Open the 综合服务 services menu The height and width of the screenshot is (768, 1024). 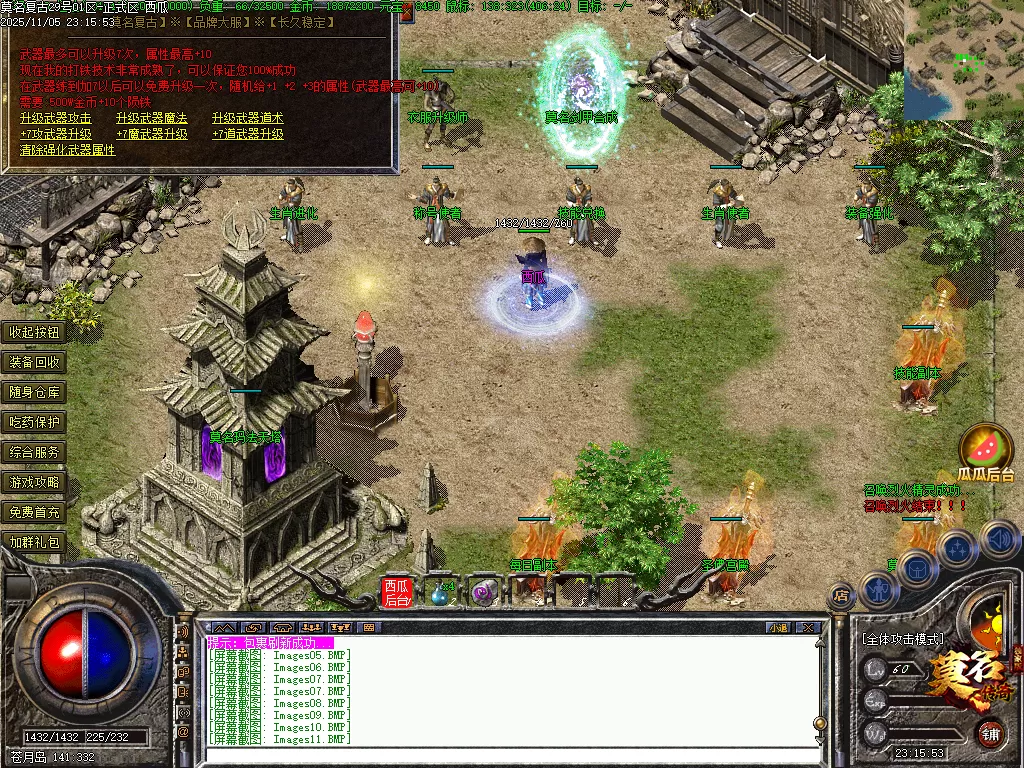pos(35,452)
